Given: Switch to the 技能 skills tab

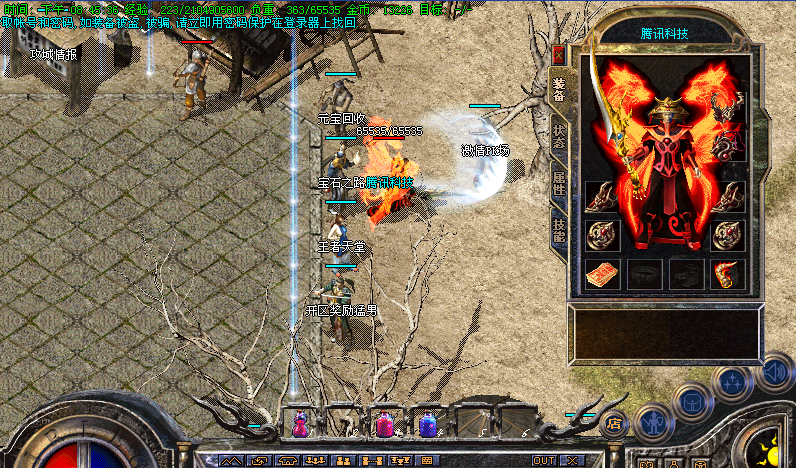Looking at the screenshot, I should (559, 231).
